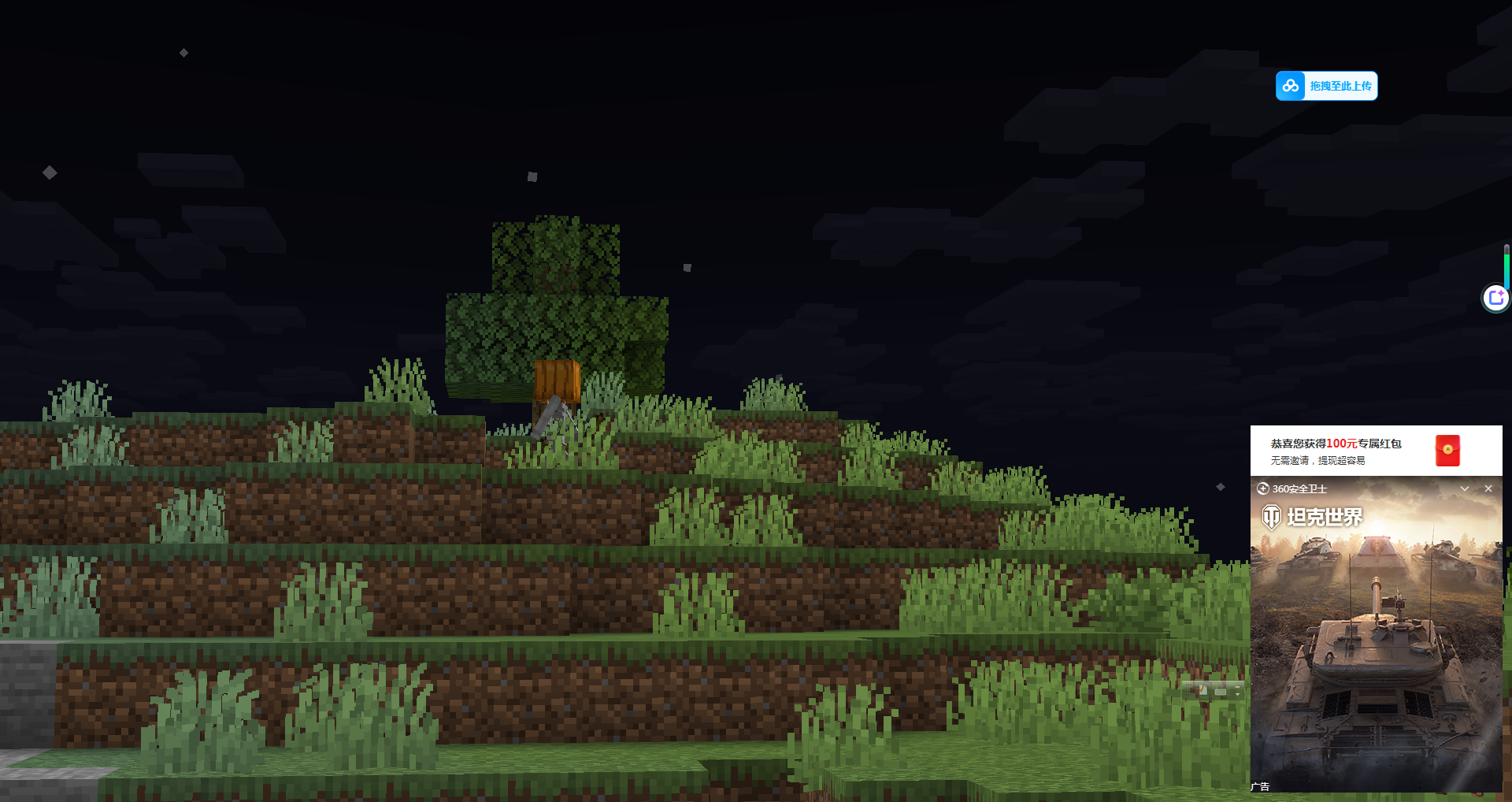1512x802 pixels.
Task: Close the 360安全卫士 ad popup
Action: 1488,488
